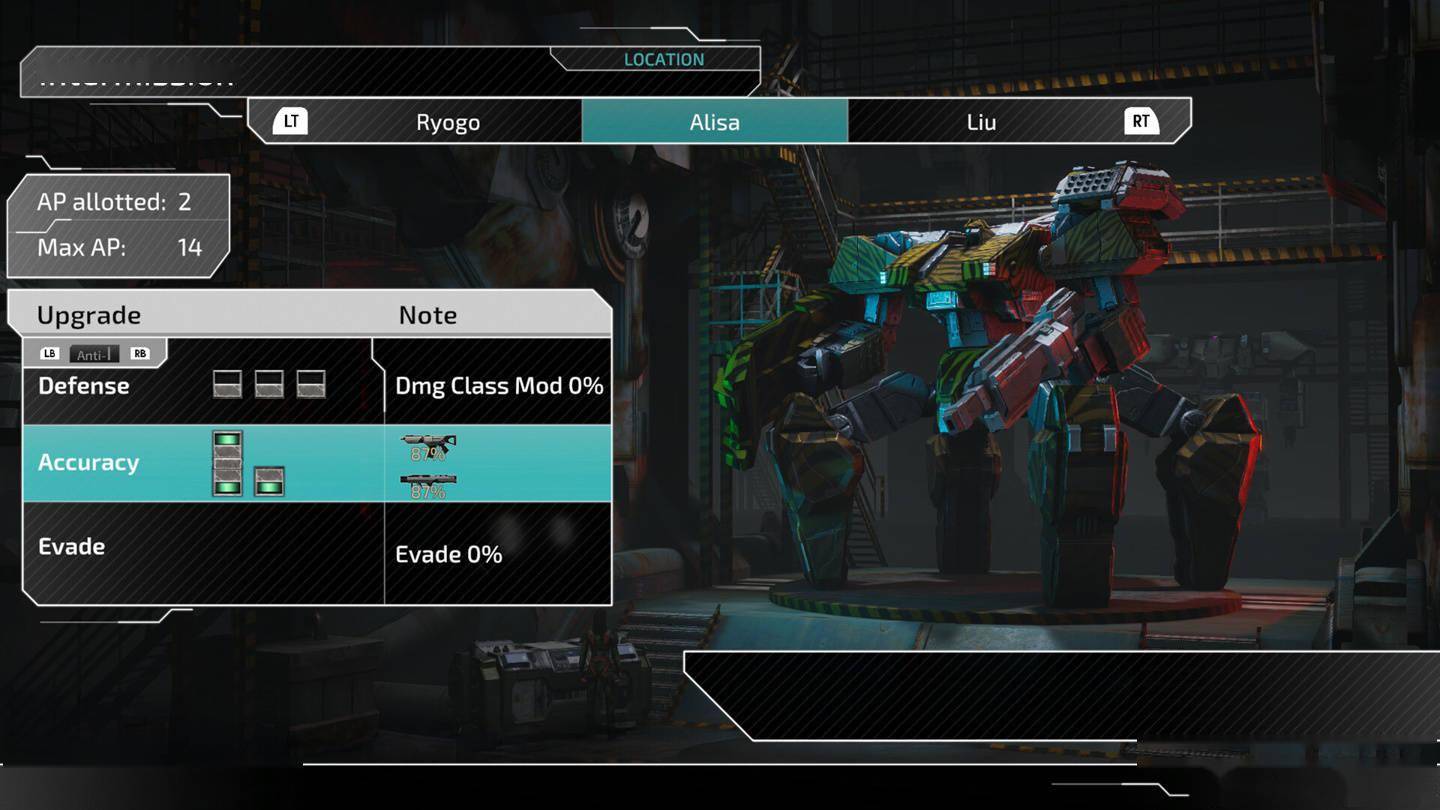Select the Alisa pilot tab

[714, 122]
